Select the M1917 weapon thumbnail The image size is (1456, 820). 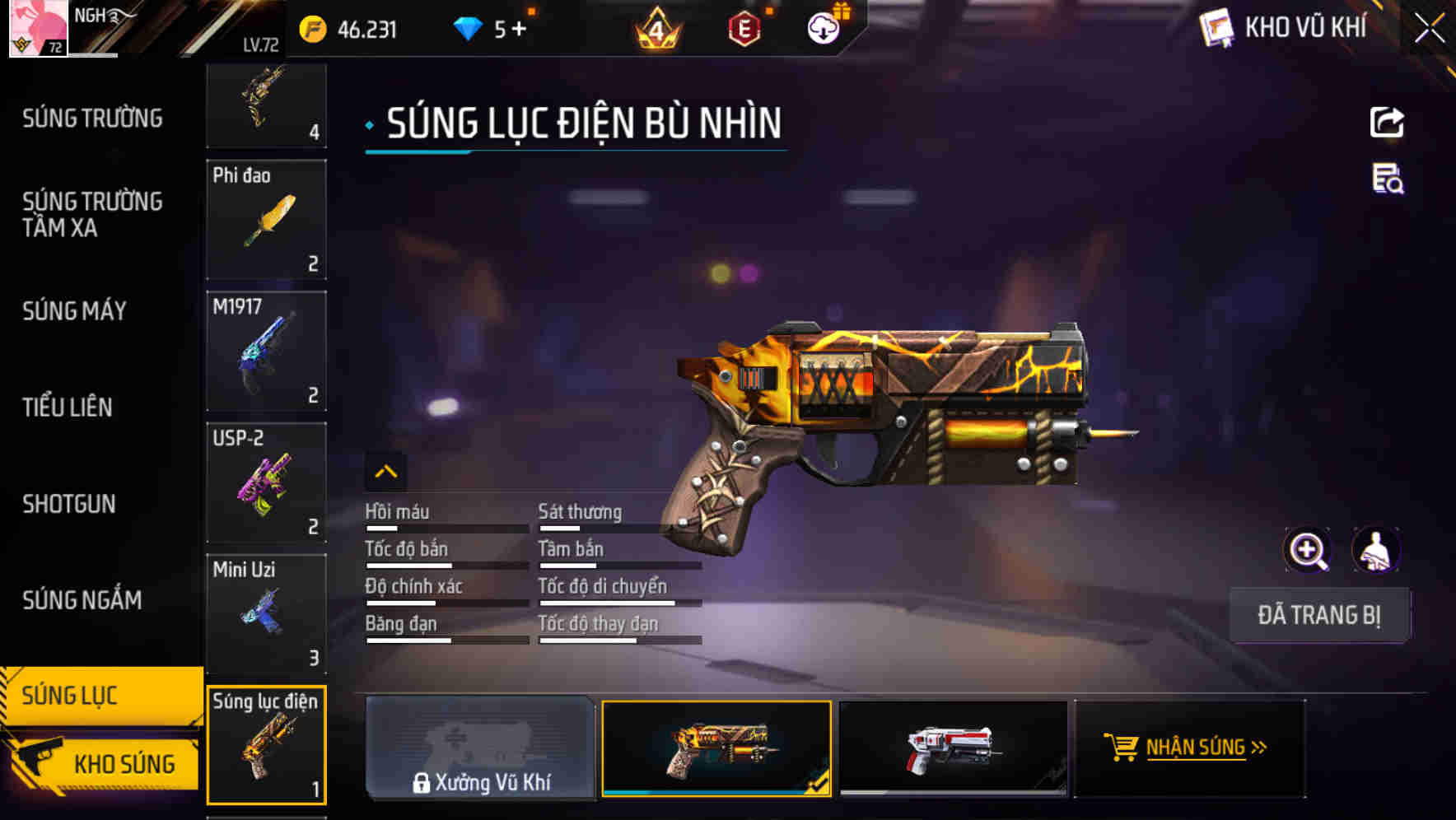265,350
